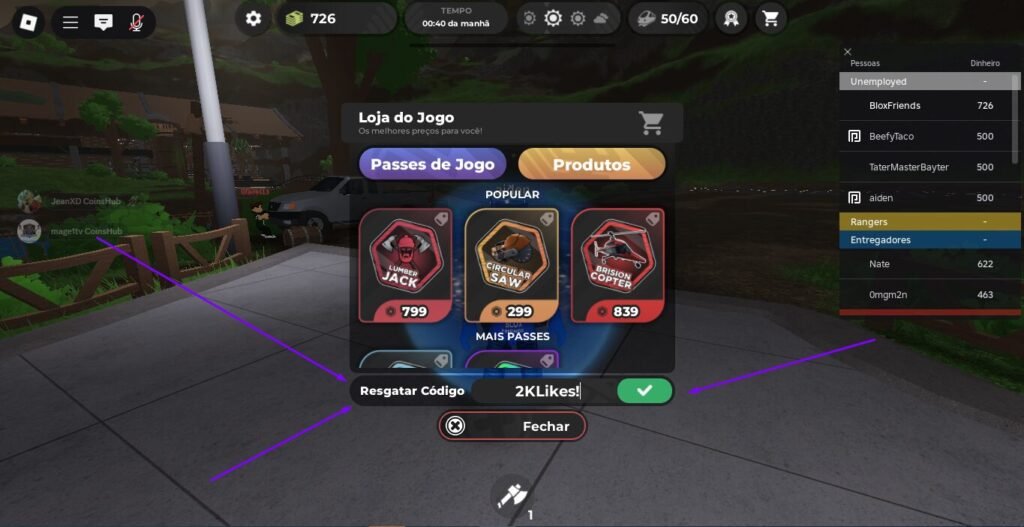This screenshot has height=527, width=1024.
Task: Select TaterMasterBayter in the player list
Action: (x=908, y=167)
